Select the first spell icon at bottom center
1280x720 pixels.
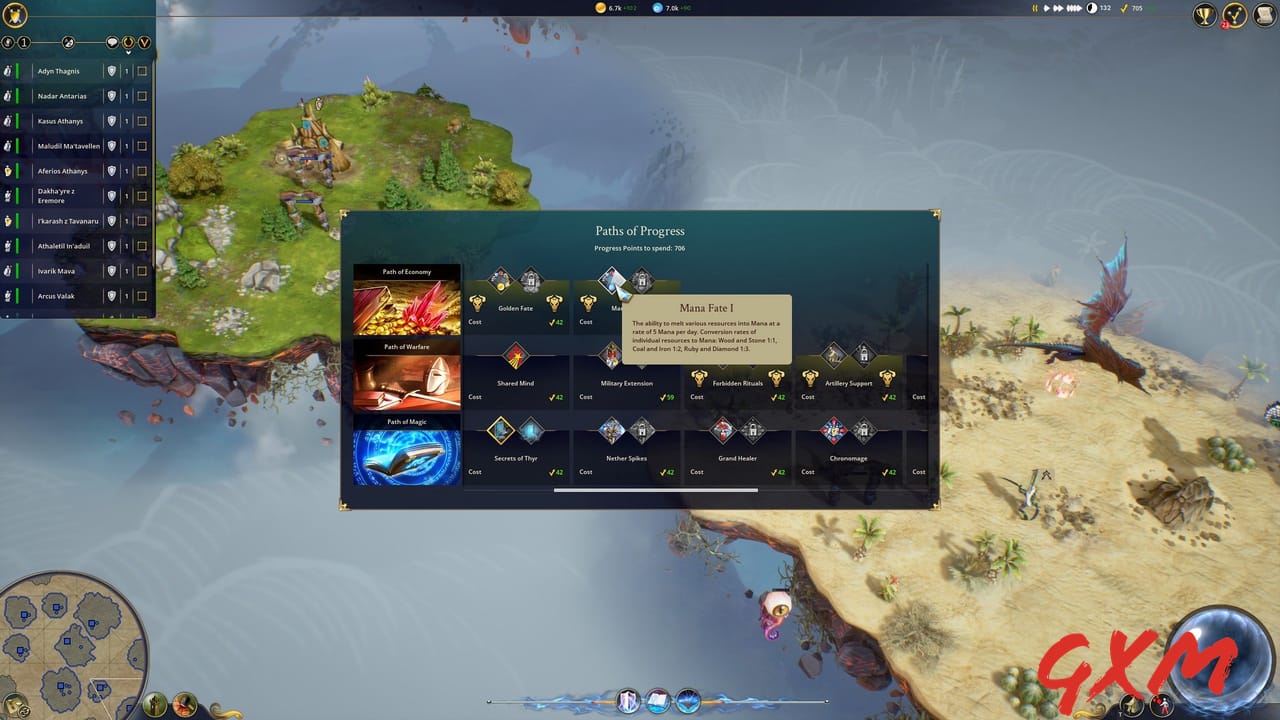pyautogui.click(x=628, y=701)
